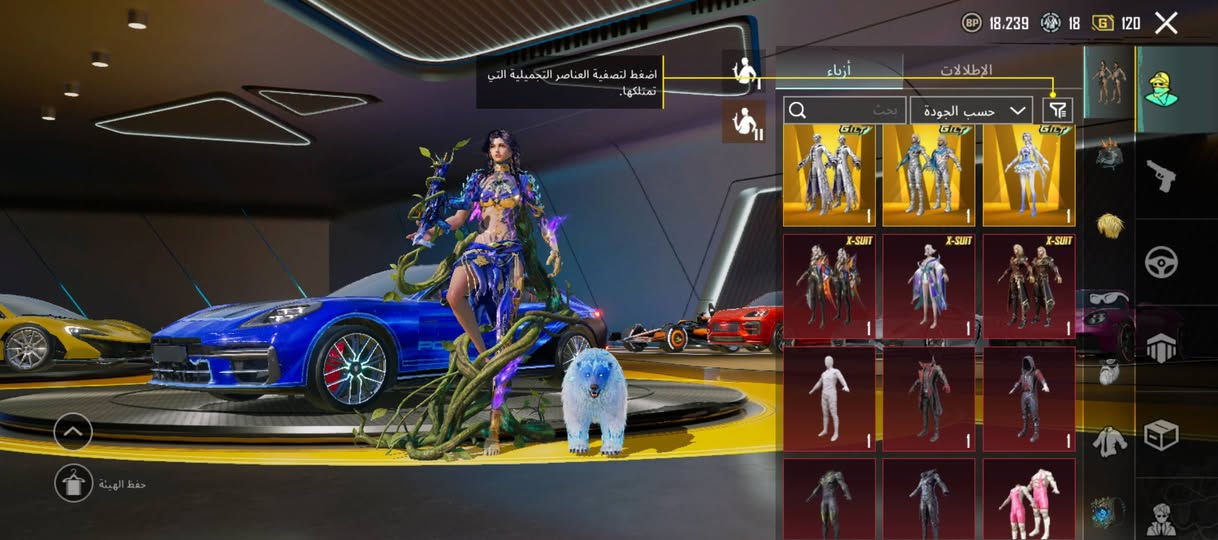Select the jacket subcategory icon
This screenshot has width=1218, height=540.
point(1109,439)
